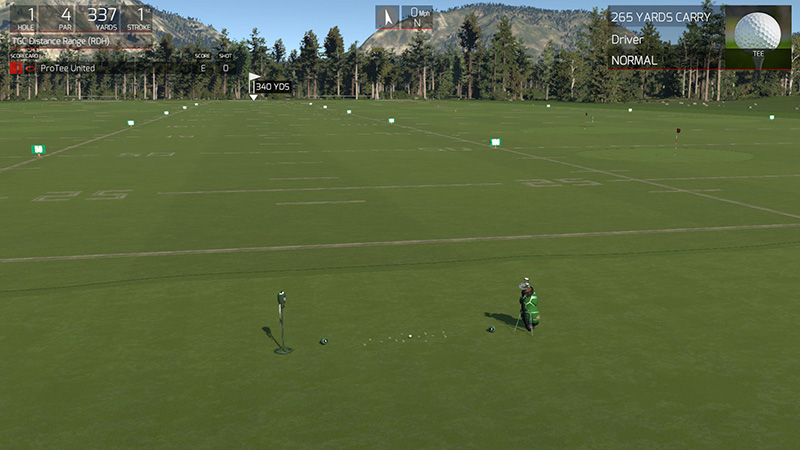Click the wind direction arrow icon
Image resolution: width=800 pixels, height=450 pixels.
tap(388, 17)
